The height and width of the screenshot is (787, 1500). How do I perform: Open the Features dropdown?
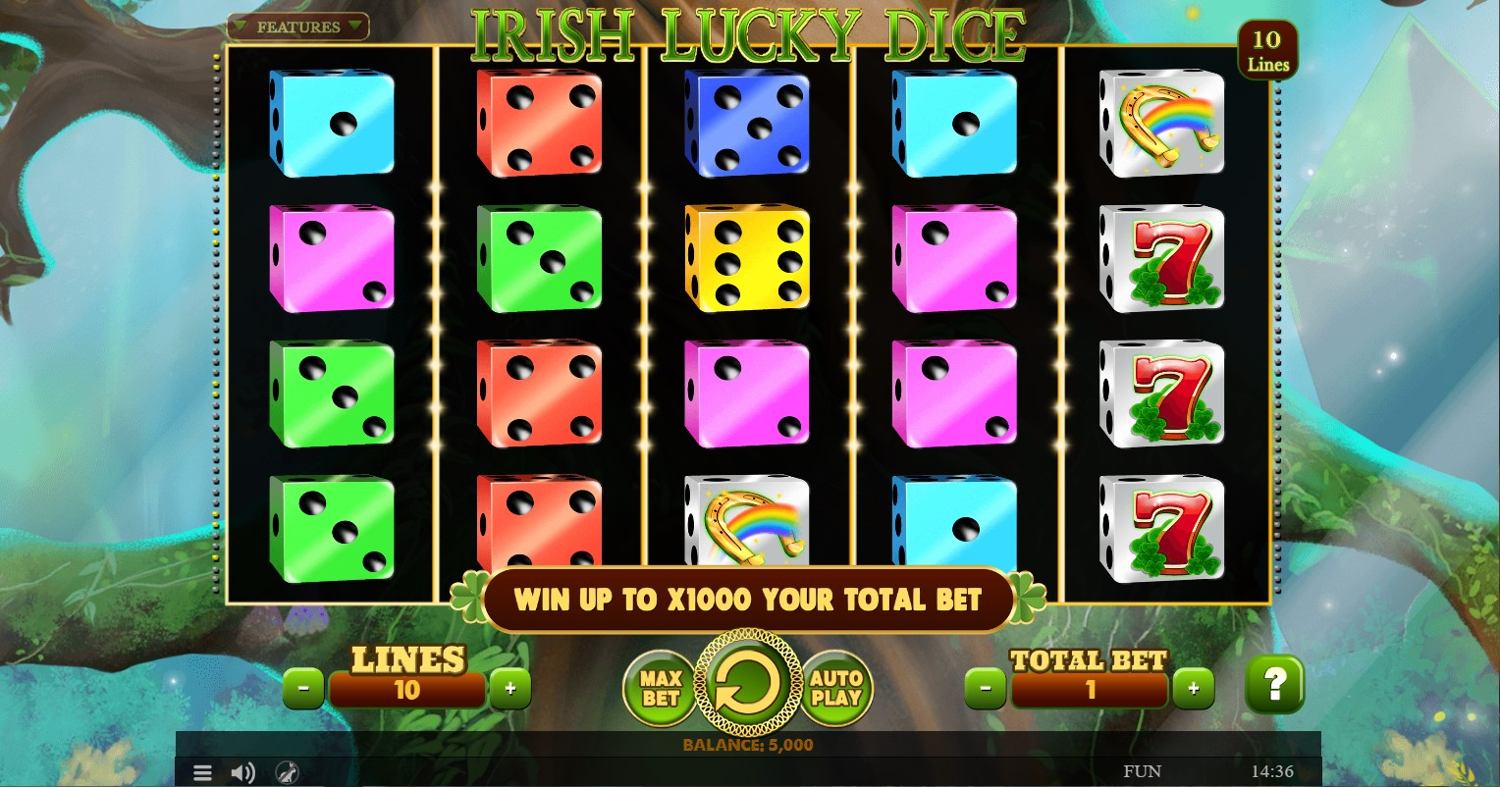tap(298, 27)
